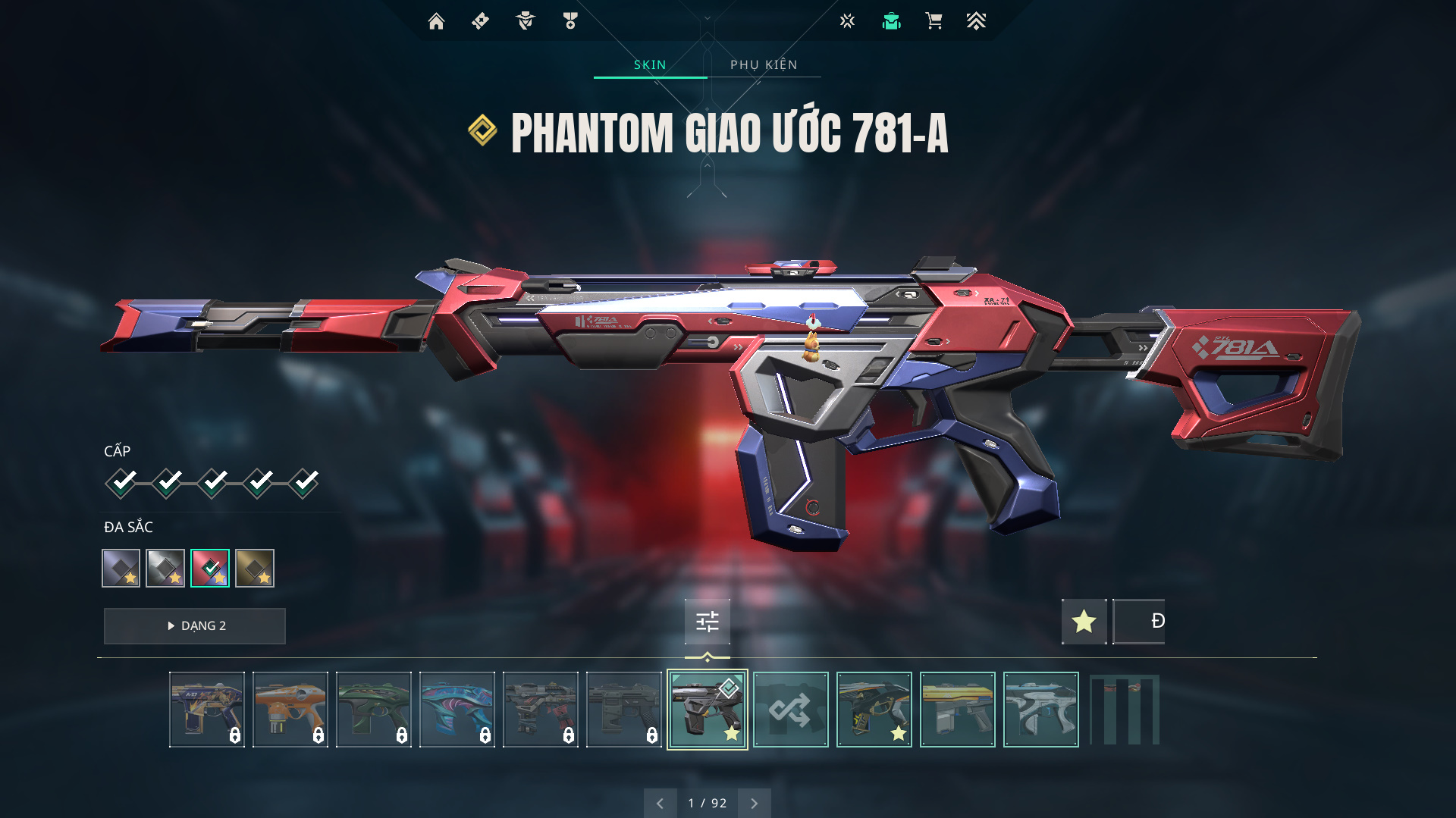Select the first dark purple chroma swatch
The width and height of the screenshot is (1456, 818).
(x=121, y=568)
